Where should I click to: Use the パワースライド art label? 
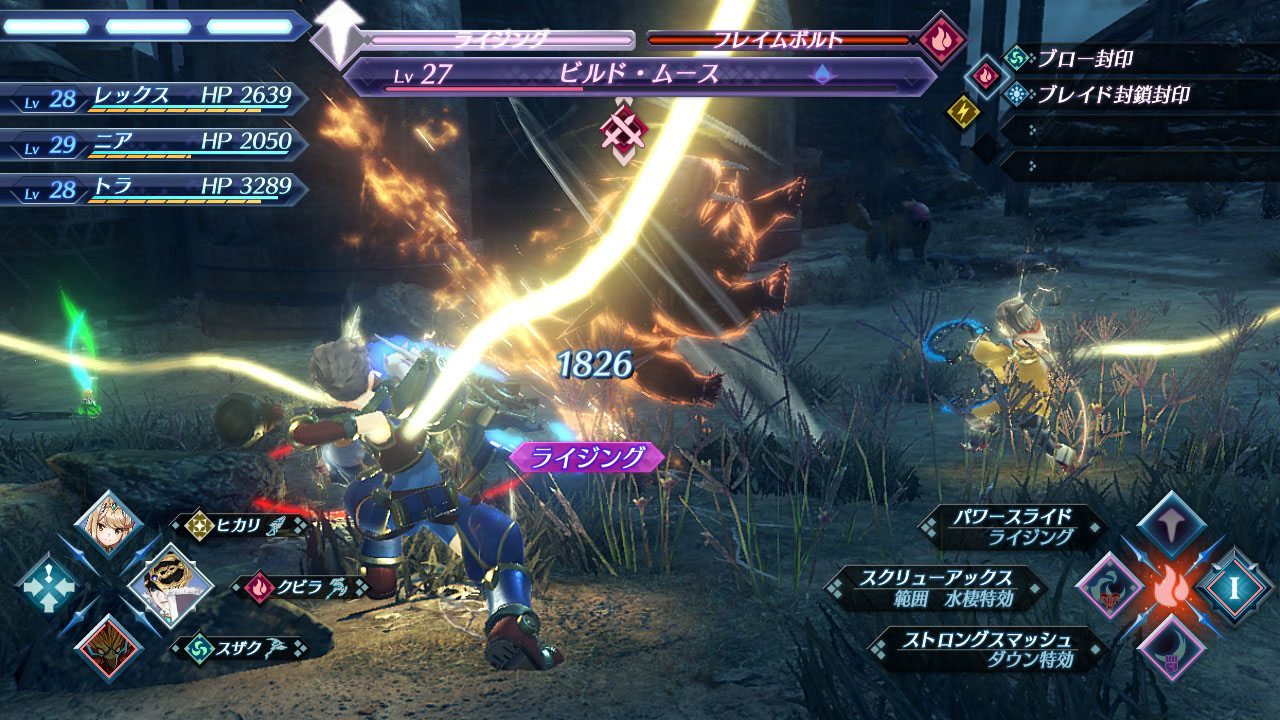[1014, 527]
